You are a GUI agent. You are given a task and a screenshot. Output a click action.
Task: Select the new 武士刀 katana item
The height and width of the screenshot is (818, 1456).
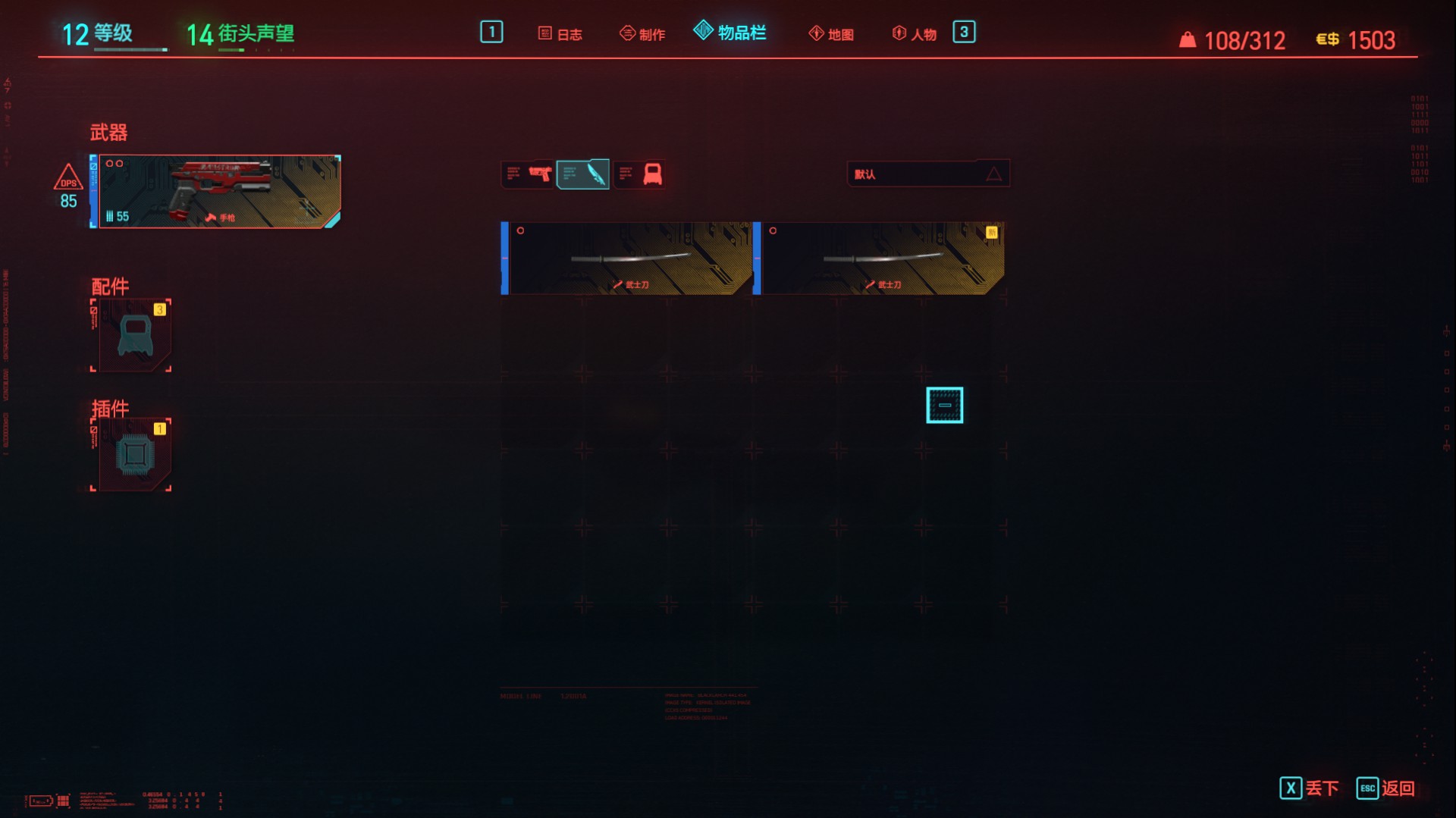click(882, 258)
